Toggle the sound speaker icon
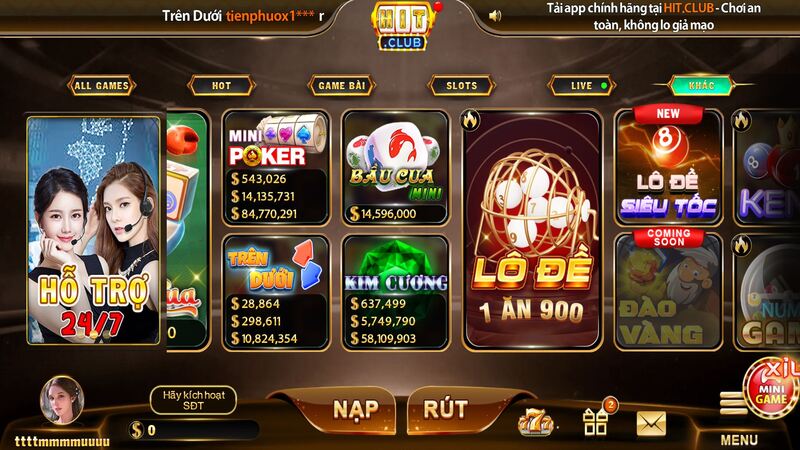Screen dimensions: 800x450 [495, 15]
